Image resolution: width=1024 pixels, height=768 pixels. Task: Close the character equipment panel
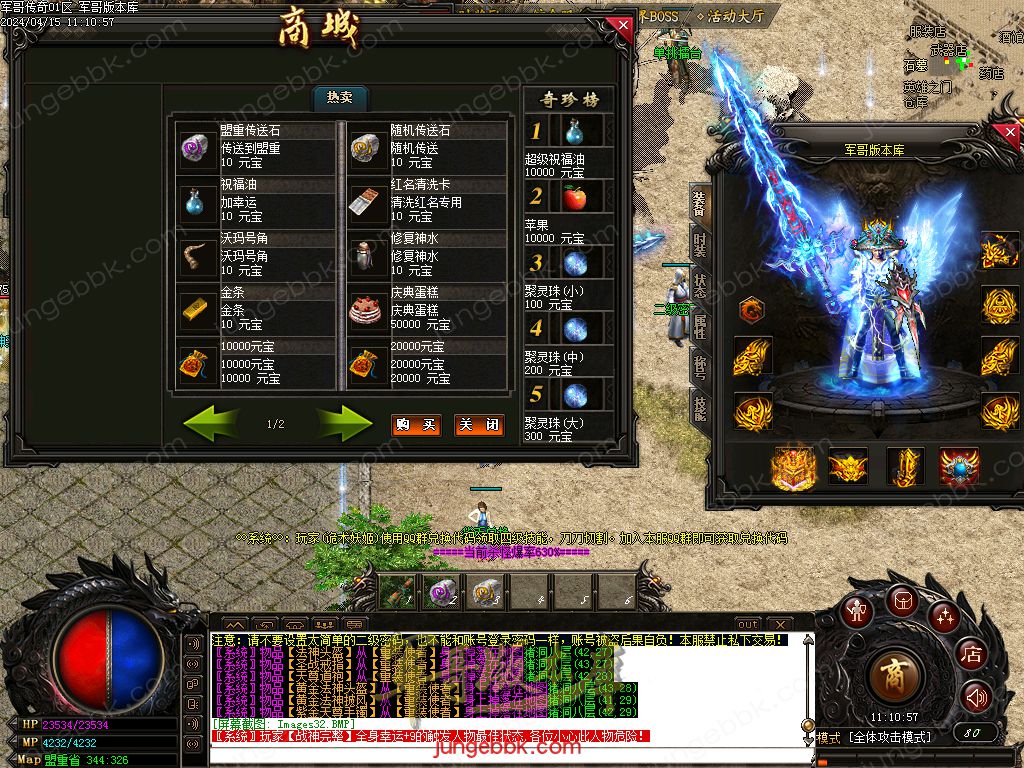tap(1008, 134)
